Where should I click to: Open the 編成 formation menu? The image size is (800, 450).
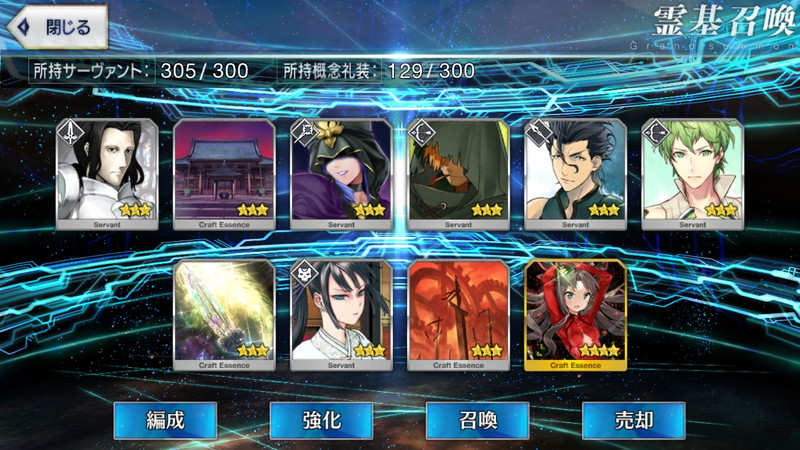(164, 420)
